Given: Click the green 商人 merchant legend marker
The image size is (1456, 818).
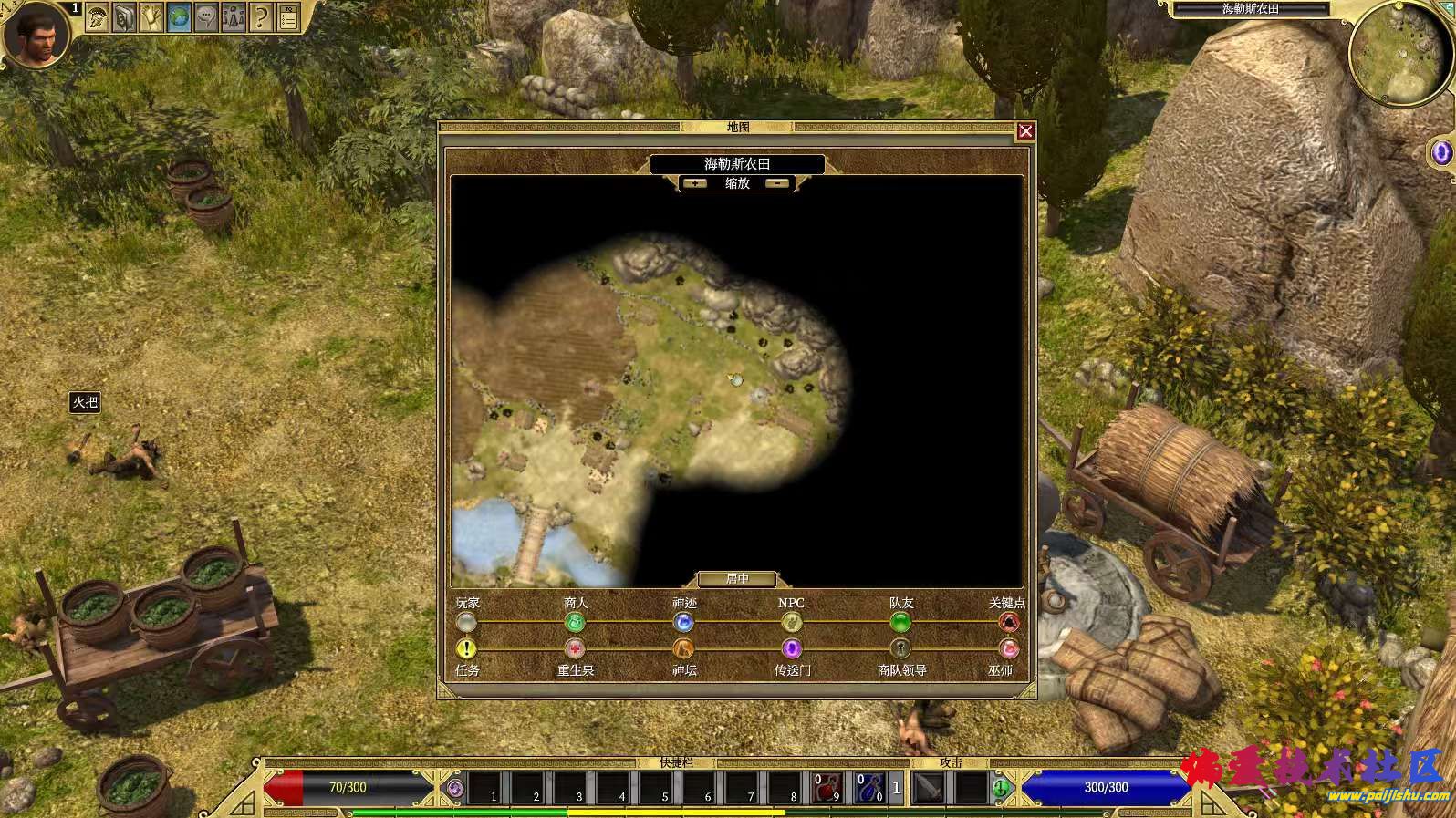Looking at the screenshot, I should (x=575, y=623).
